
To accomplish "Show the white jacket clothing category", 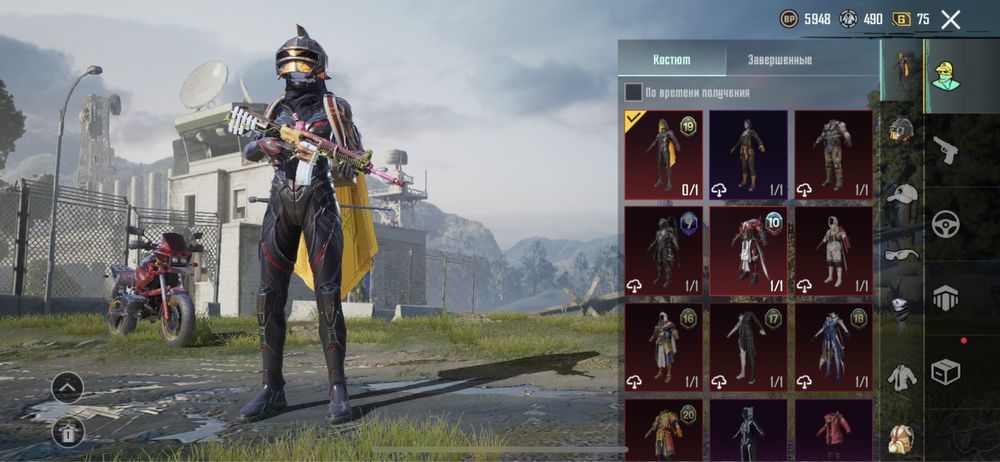I will coord(902,376).
